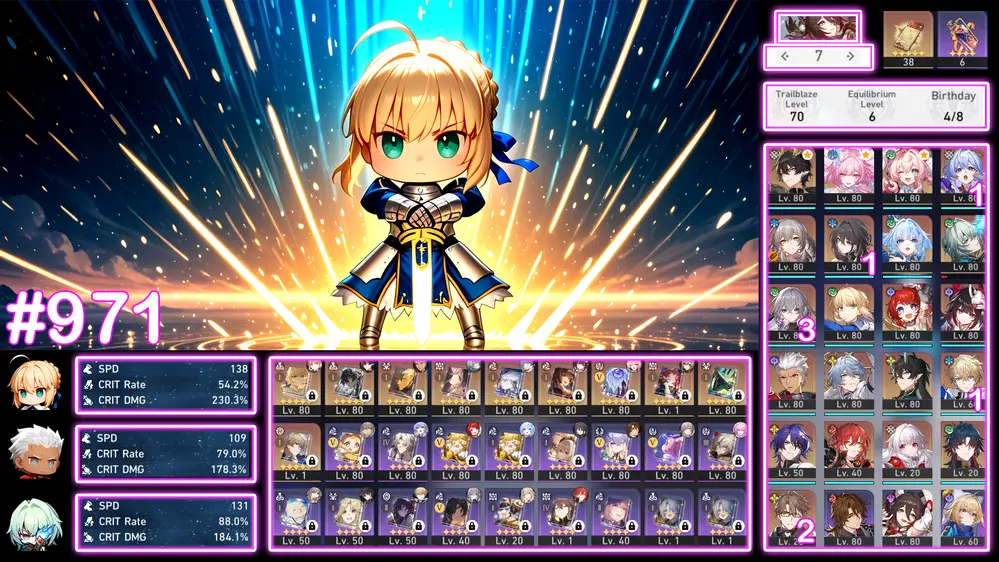The height and width of the screenshot is (562, 999).
Task: Select the item icon showing count 6
Action: tap(962, 36)
